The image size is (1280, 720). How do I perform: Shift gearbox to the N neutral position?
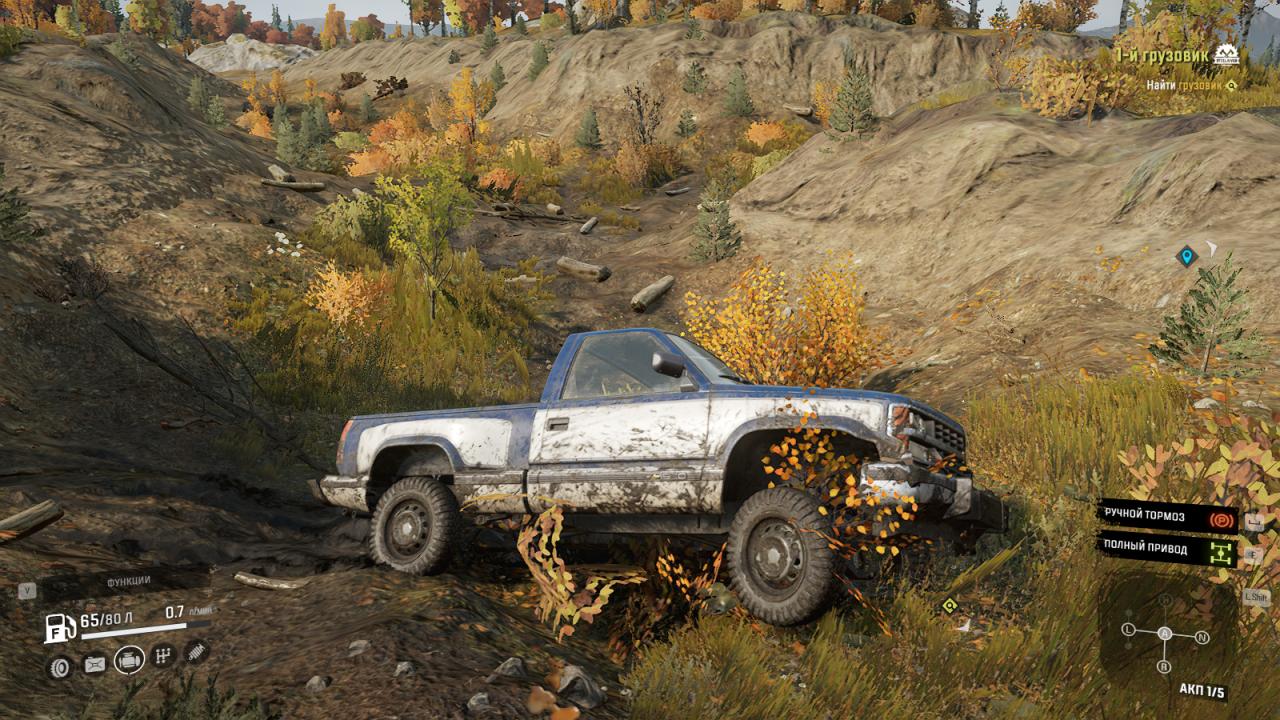tap(1202, 637)
